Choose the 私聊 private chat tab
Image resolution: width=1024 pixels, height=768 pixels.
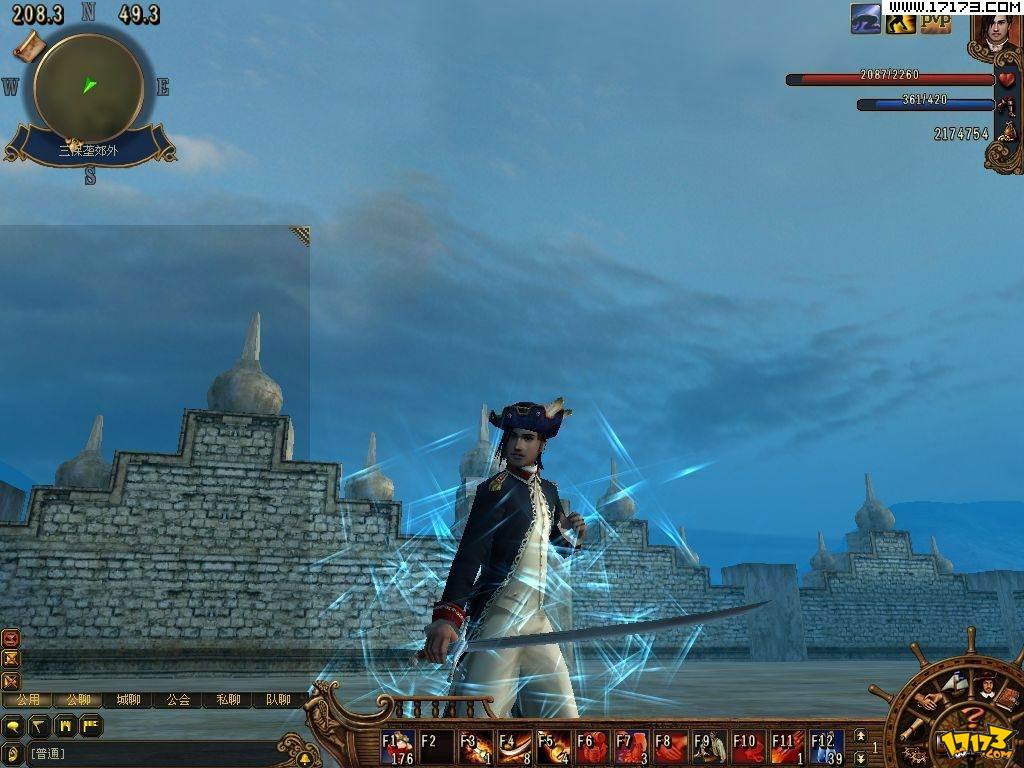228,700
